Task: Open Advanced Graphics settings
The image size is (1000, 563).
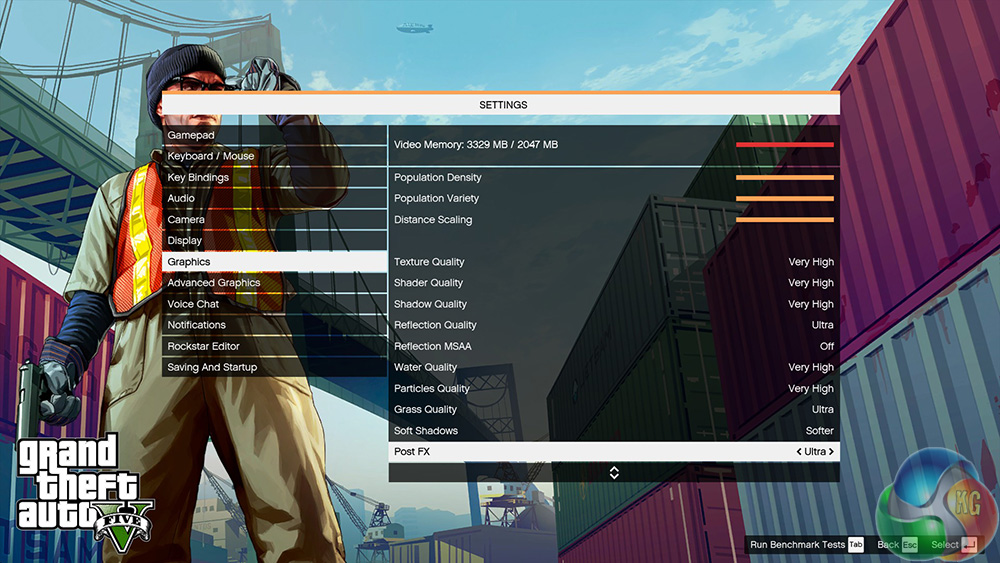Action: [x=214, y=283]
